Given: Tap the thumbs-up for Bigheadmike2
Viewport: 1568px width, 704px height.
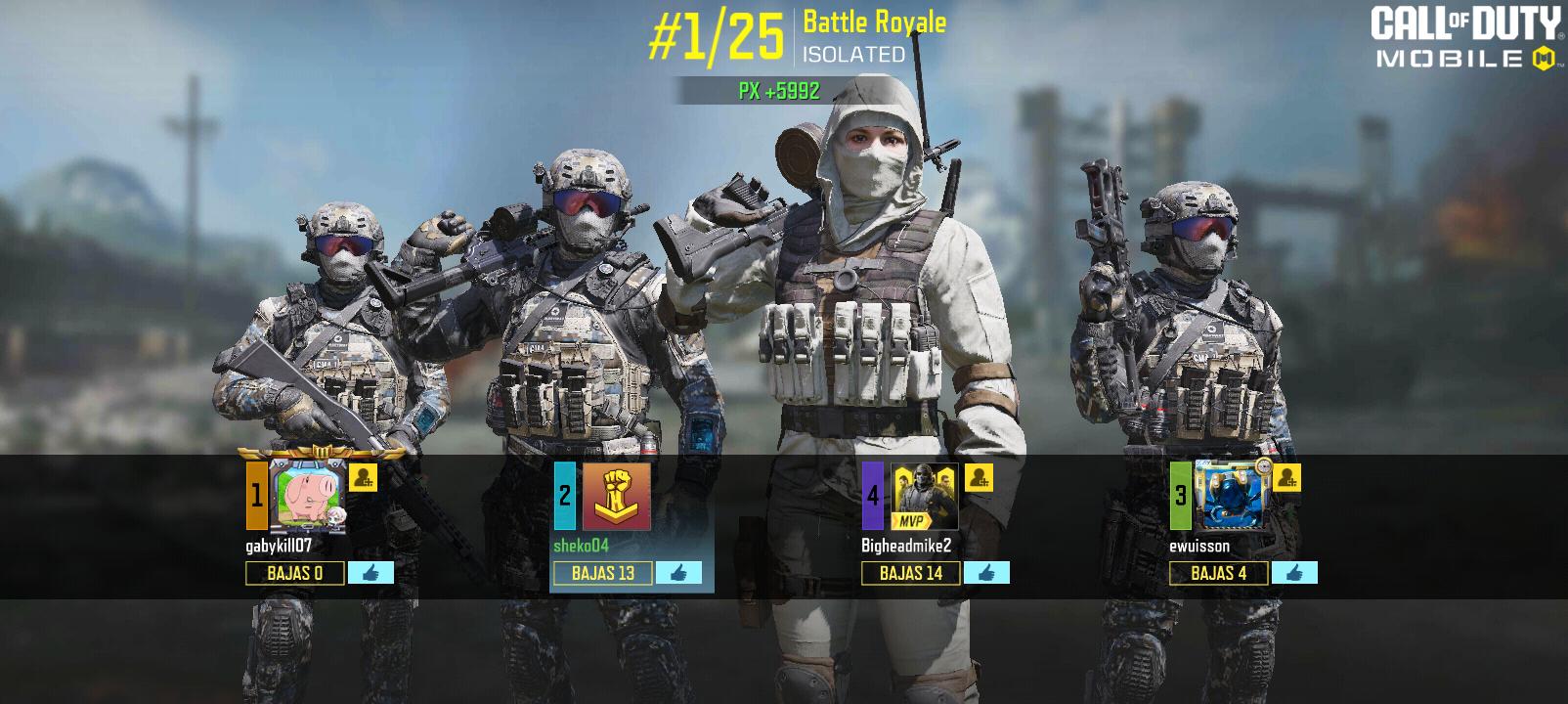Looking at the screenshot, I should [986, 573].
